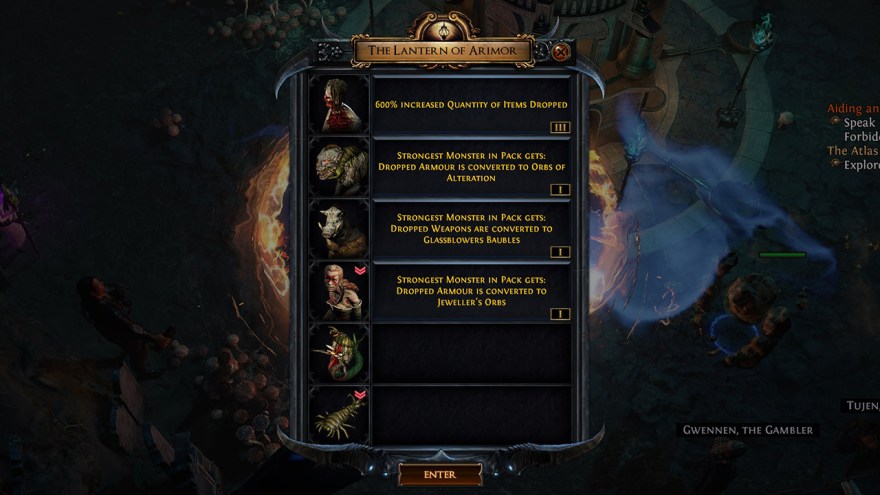Close the Lantern of Arimor window

tap(560, 51)
